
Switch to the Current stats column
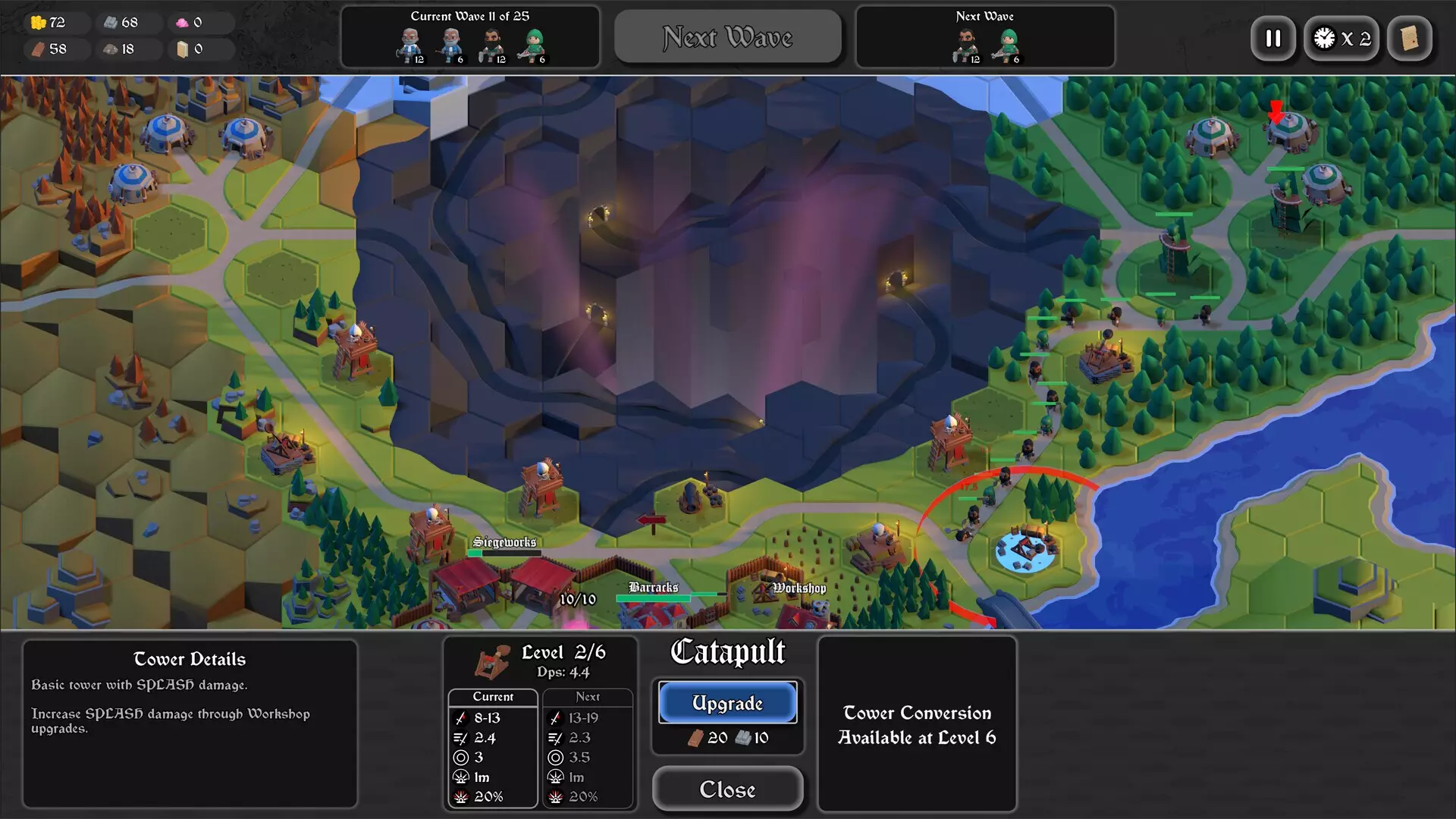(492, 696)
